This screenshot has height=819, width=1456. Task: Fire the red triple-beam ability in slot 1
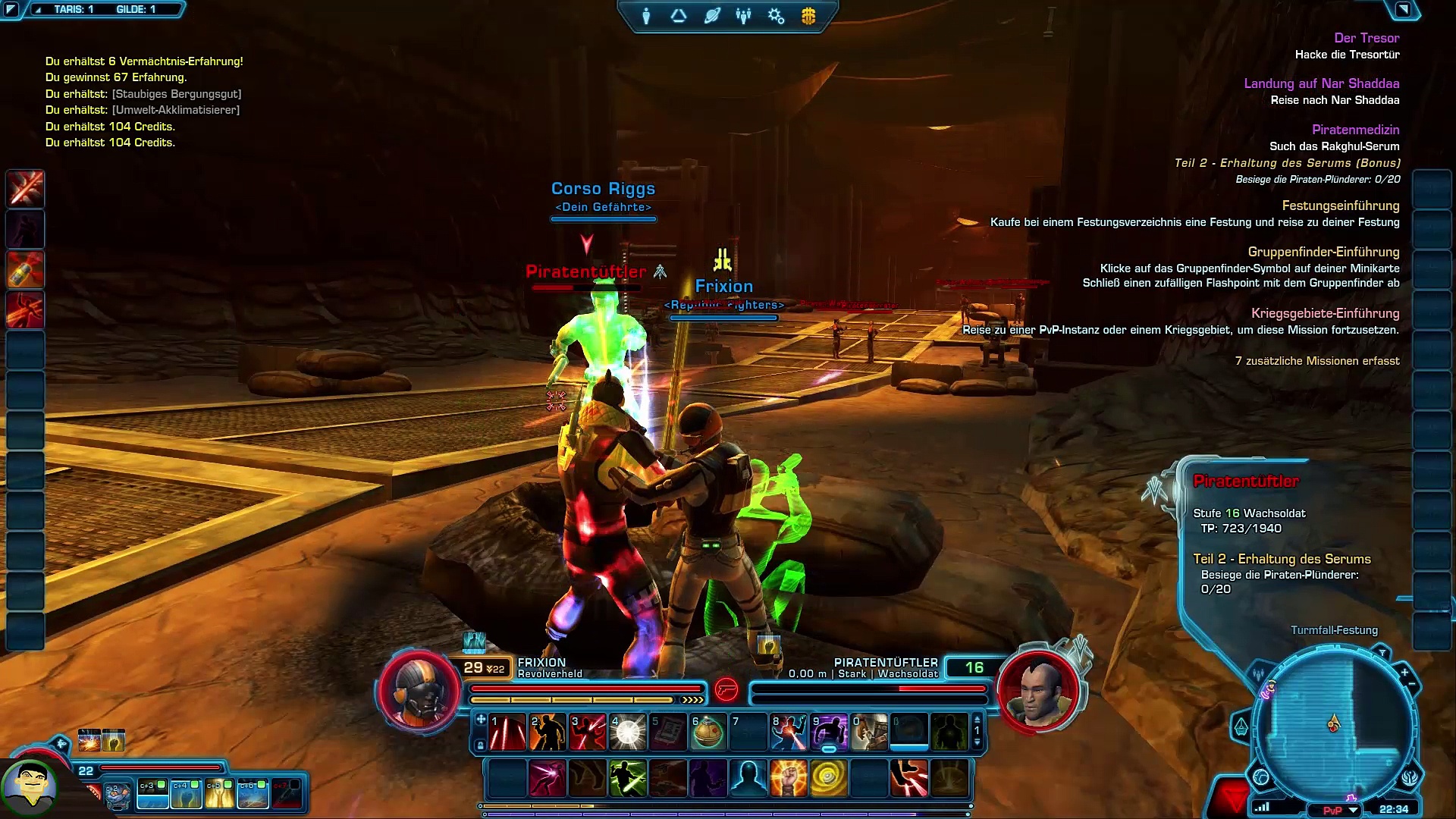[x=507, y=733]
